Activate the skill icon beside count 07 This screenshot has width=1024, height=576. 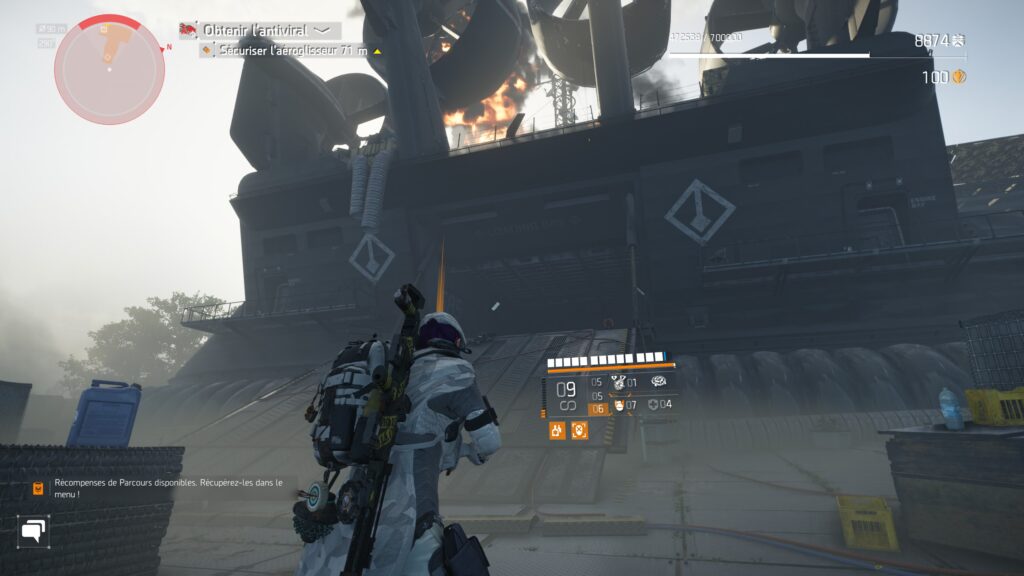617,405
